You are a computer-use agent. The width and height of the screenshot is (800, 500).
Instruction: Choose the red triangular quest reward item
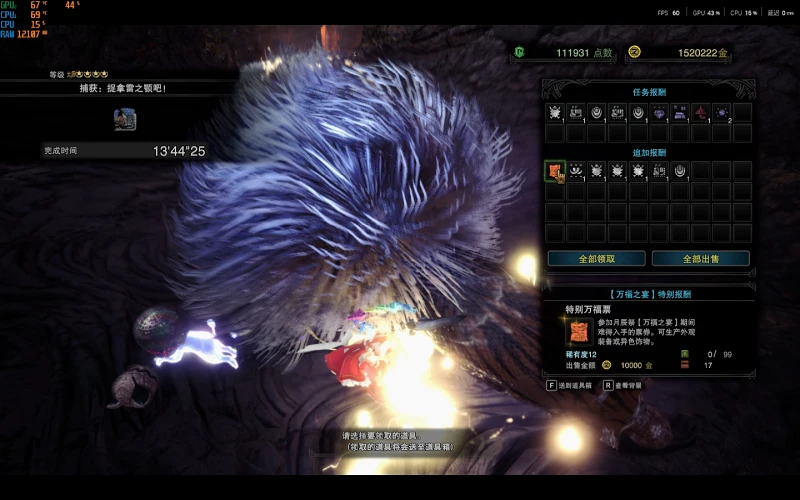tap(701, 112)
